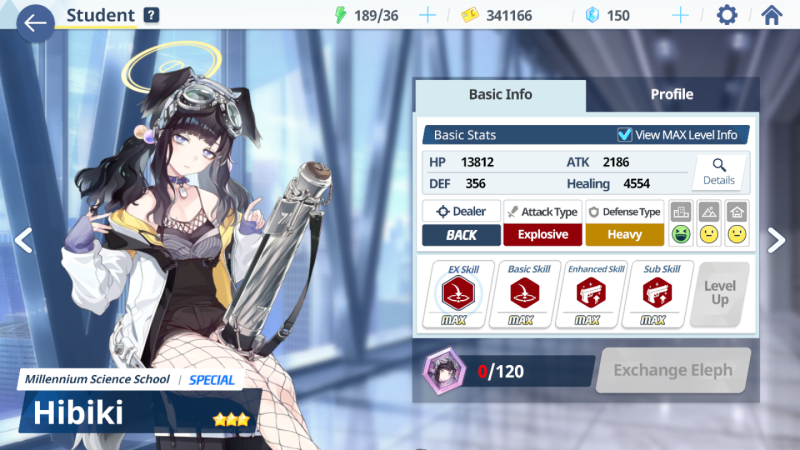Open the Student help question mark

[x=151, y=15]
